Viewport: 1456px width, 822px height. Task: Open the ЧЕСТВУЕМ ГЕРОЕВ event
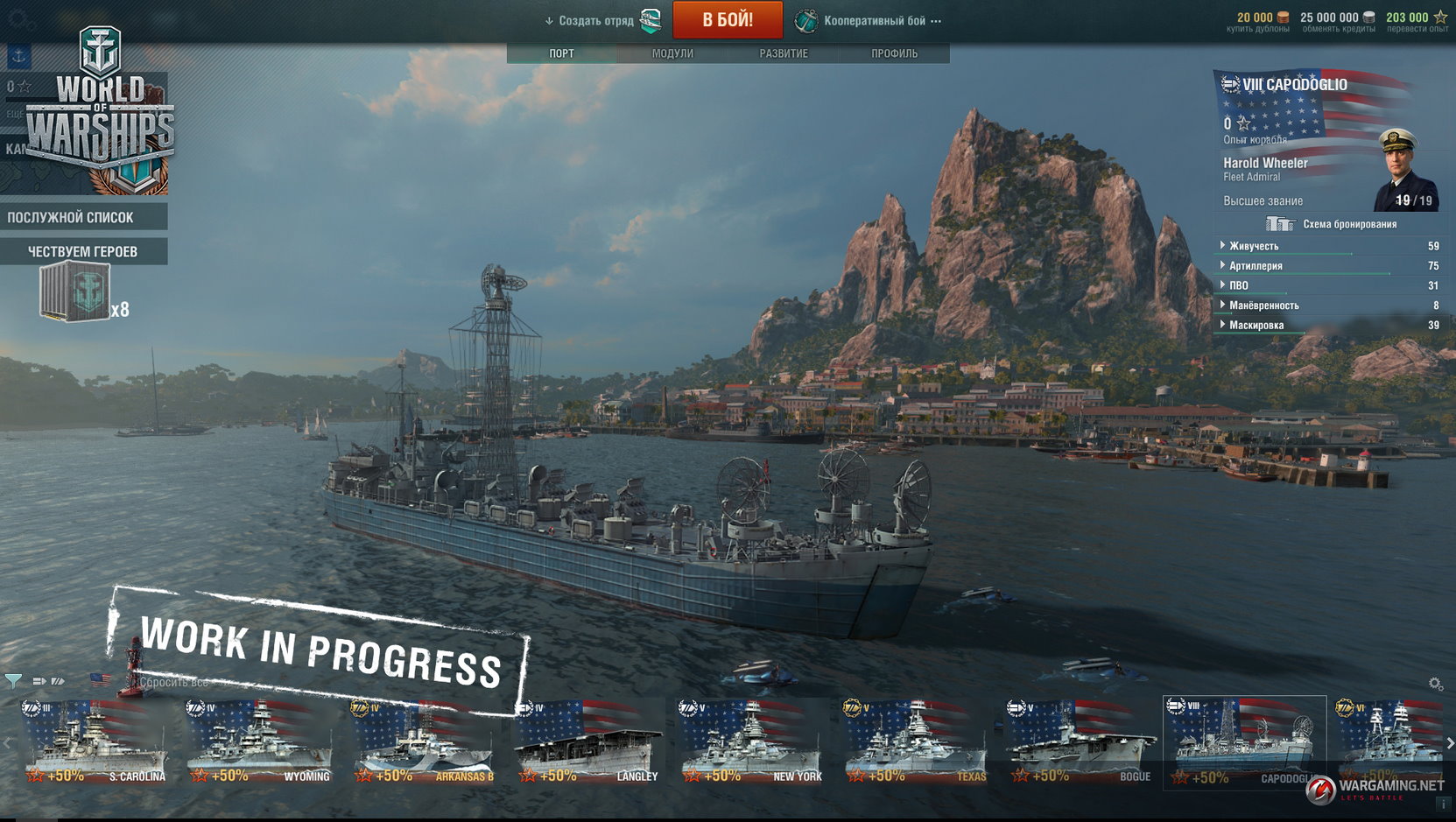pos(83,251)
